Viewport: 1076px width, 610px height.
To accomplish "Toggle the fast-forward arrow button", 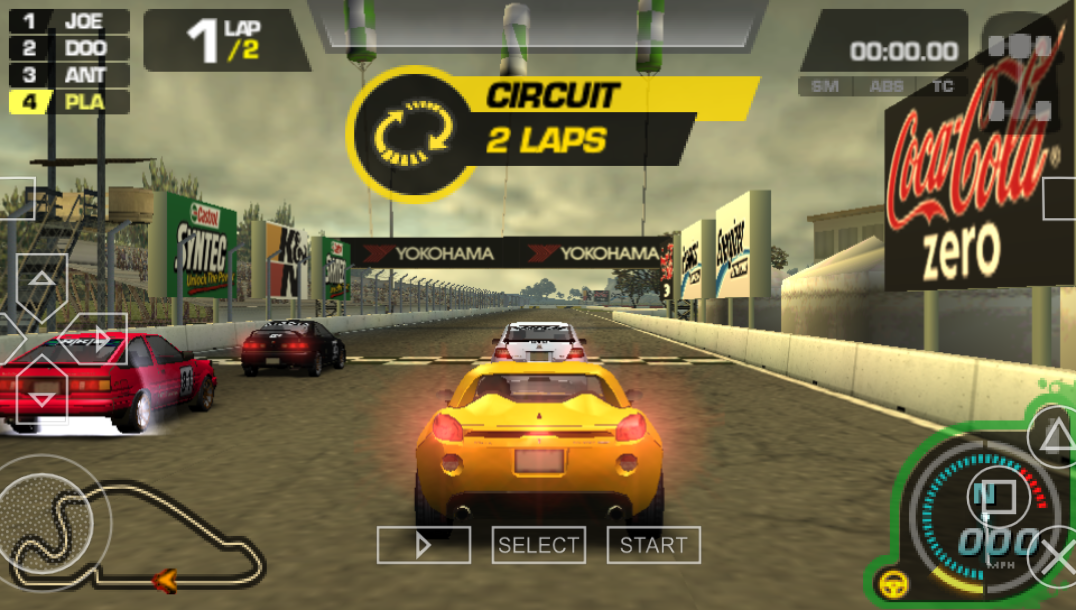I will 423,545.
